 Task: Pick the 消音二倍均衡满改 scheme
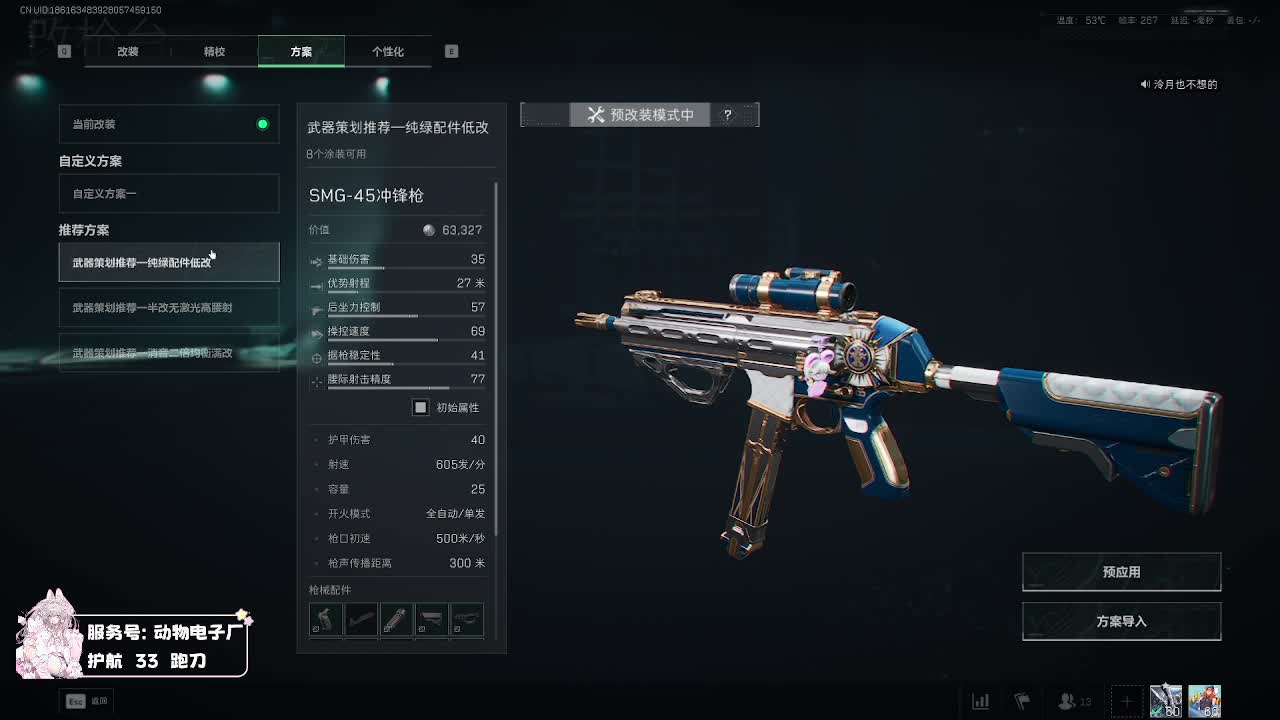click(x=169, y=352)
